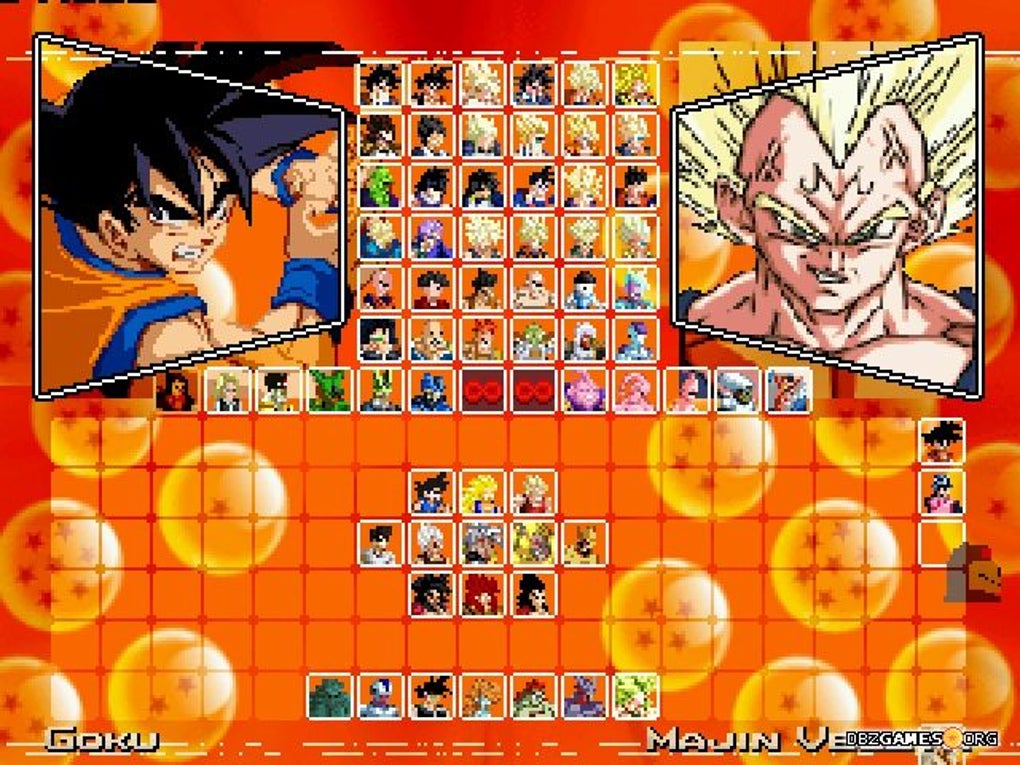Choose the blonde Android 18 tile

[x=227, y=391]
